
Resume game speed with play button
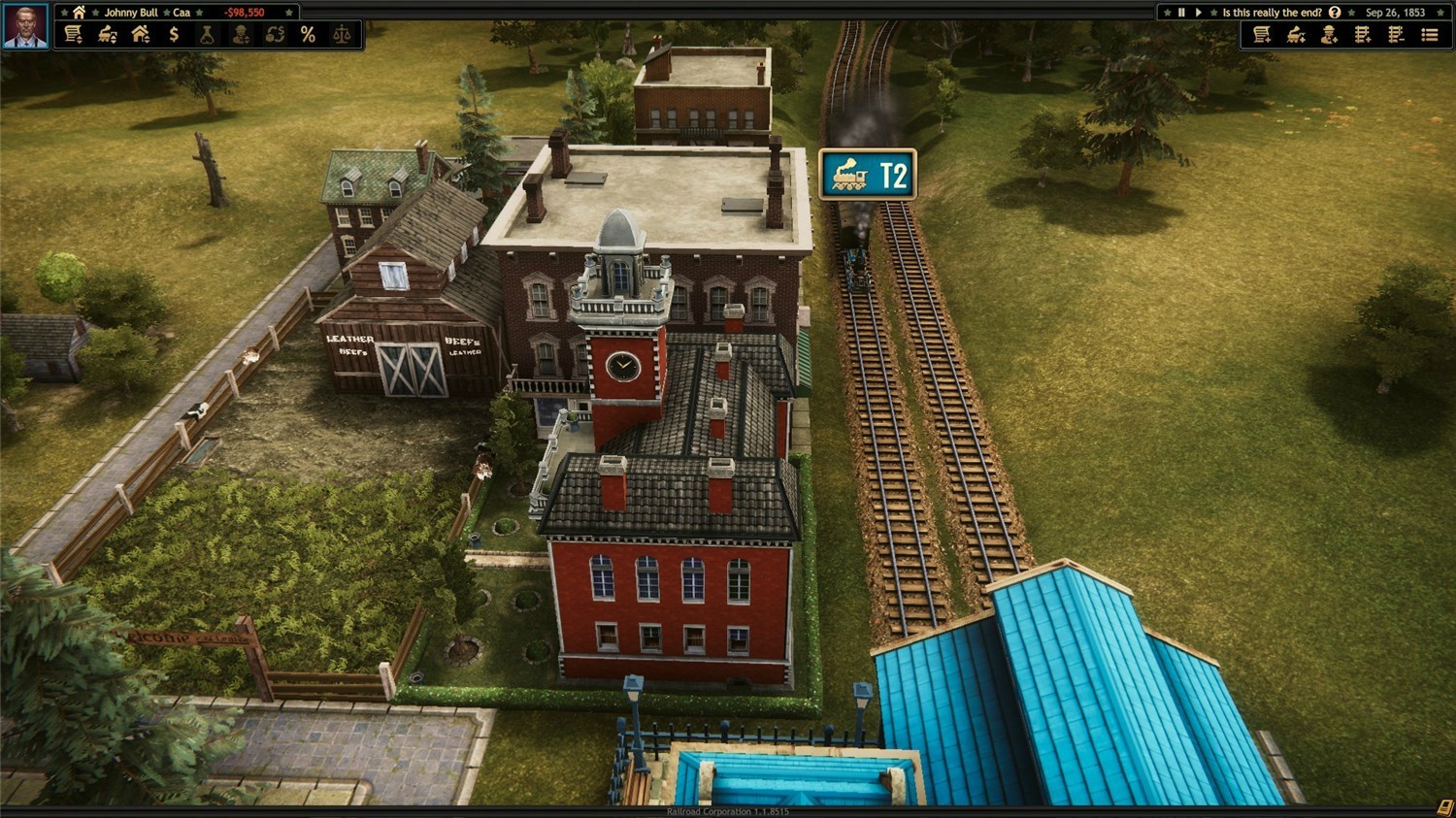tap(1199, 13)
